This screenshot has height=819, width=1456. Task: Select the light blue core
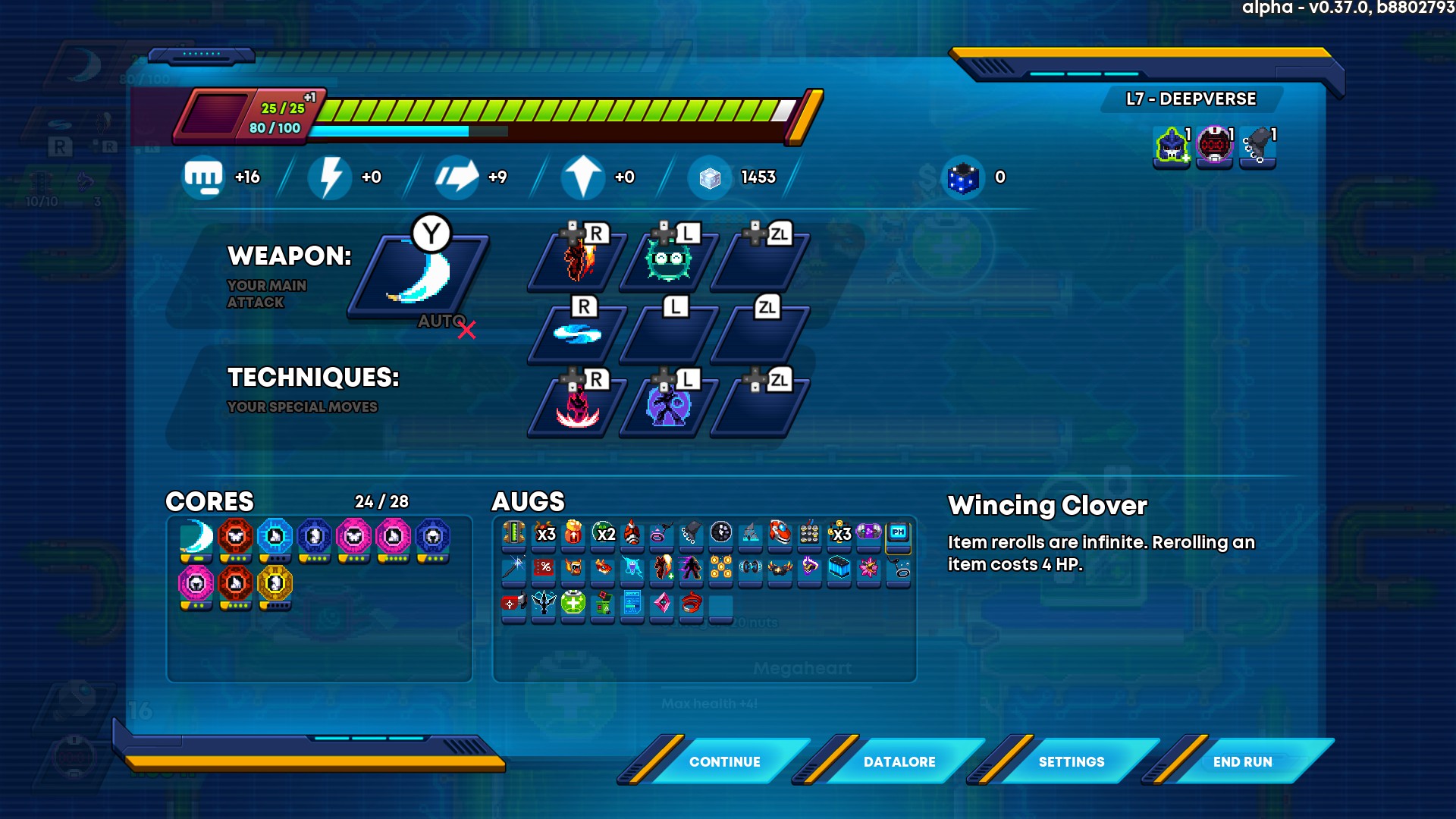[x=275, y=537]
